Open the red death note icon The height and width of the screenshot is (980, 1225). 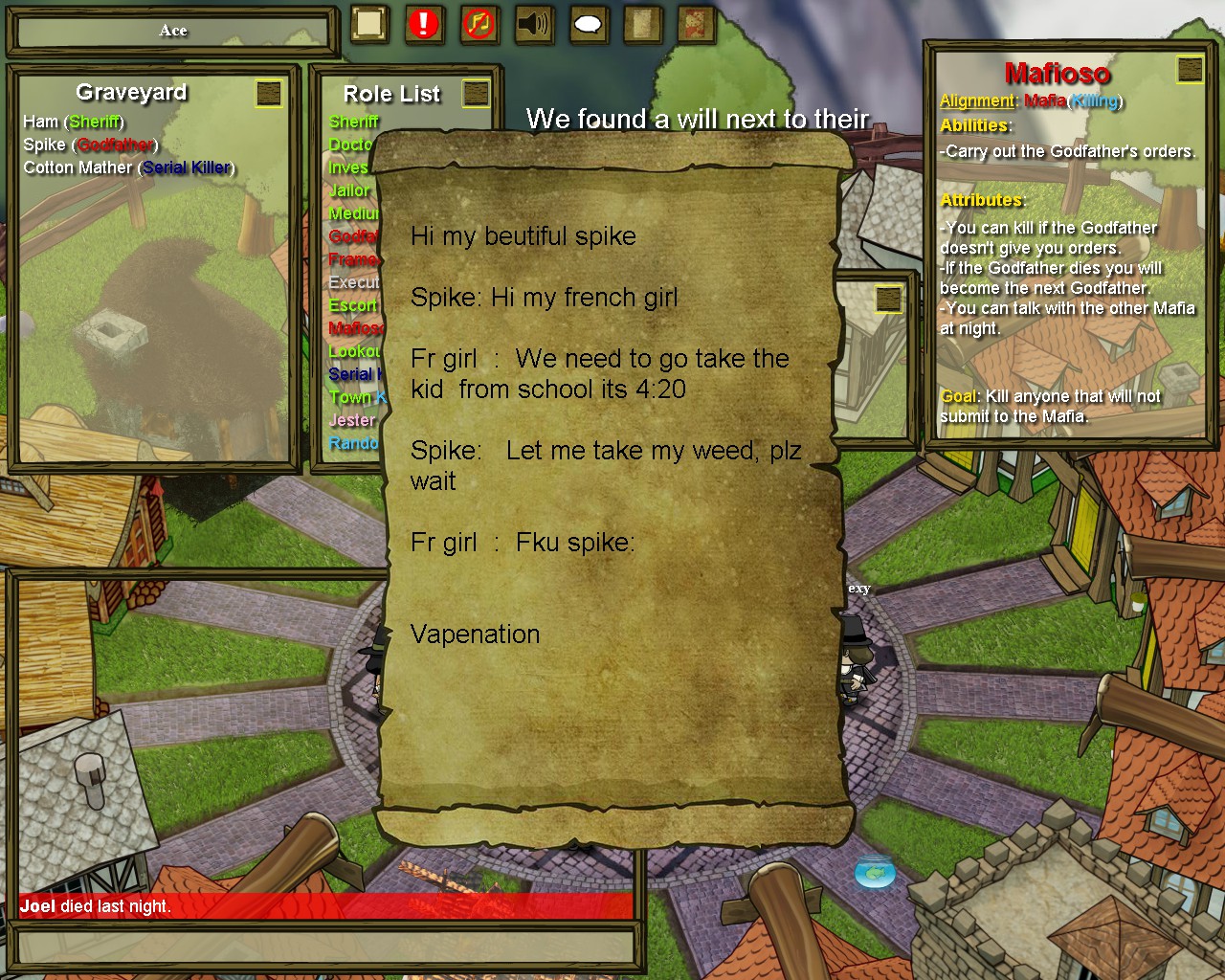pyautogui.click(x=697, y=24)
